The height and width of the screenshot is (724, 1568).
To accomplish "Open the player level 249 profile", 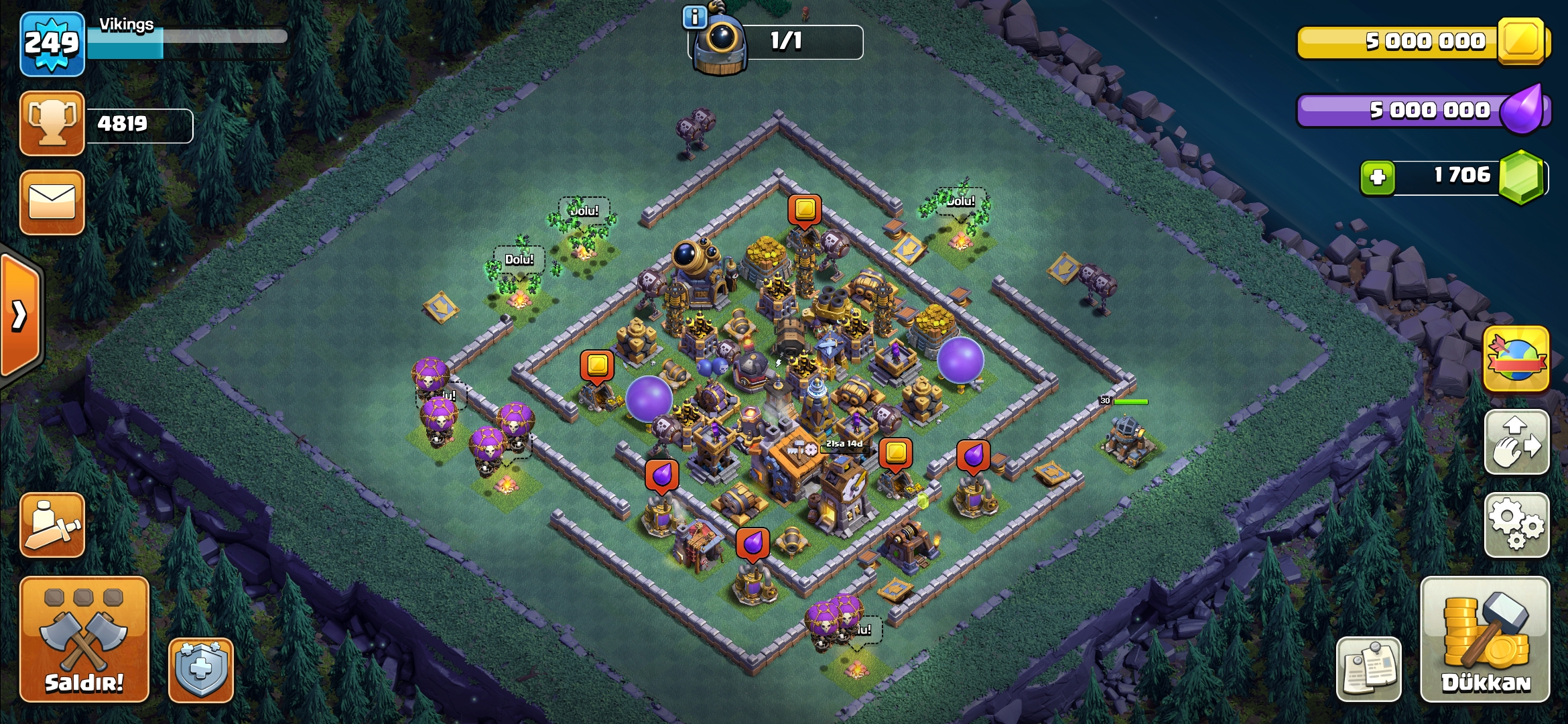I will click(x=52, y=44).
